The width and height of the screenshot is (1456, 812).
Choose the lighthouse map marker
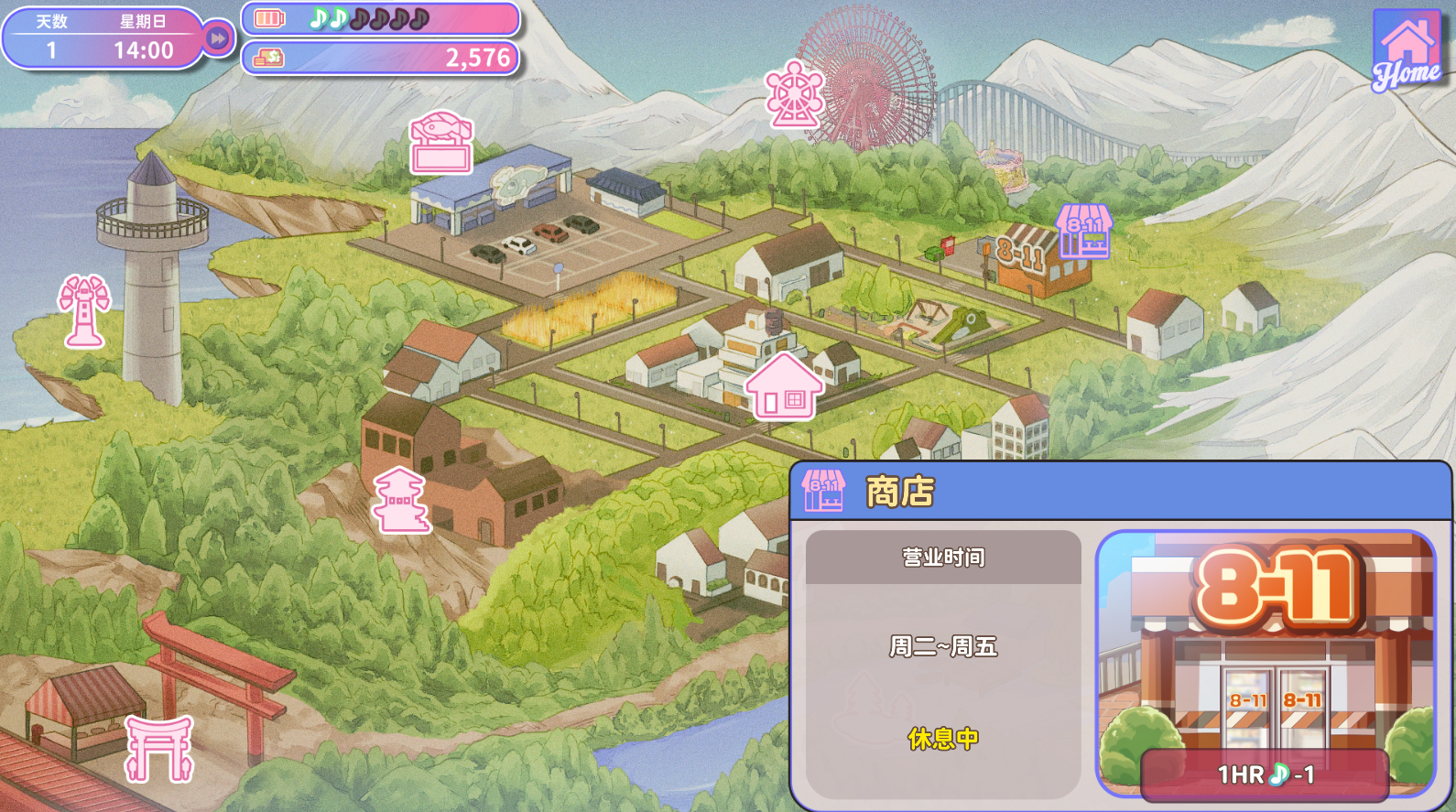tap(83, 311)
